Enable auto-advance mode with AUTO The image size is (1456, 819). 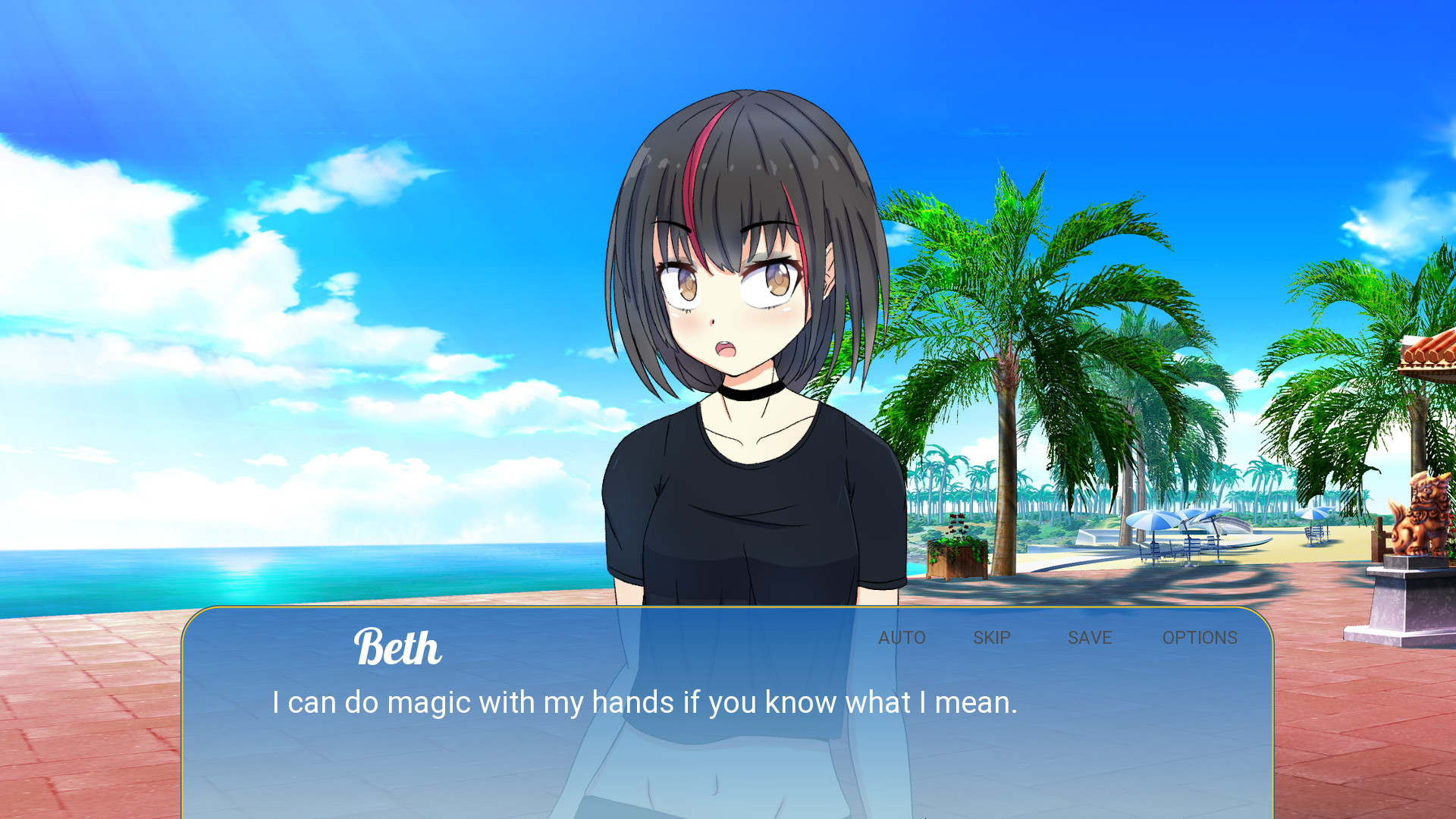[x=902, y=638]
